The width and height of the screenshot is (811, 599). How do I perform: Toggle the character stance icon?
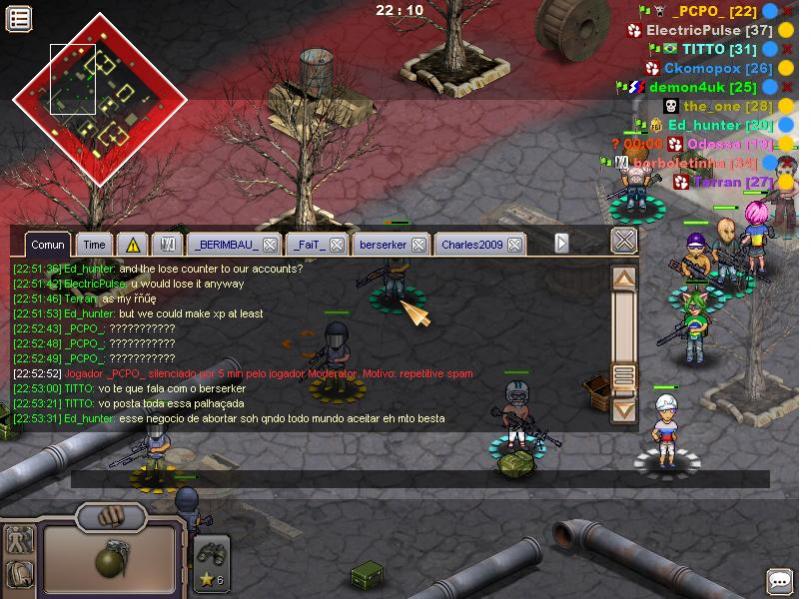(19, 540)
